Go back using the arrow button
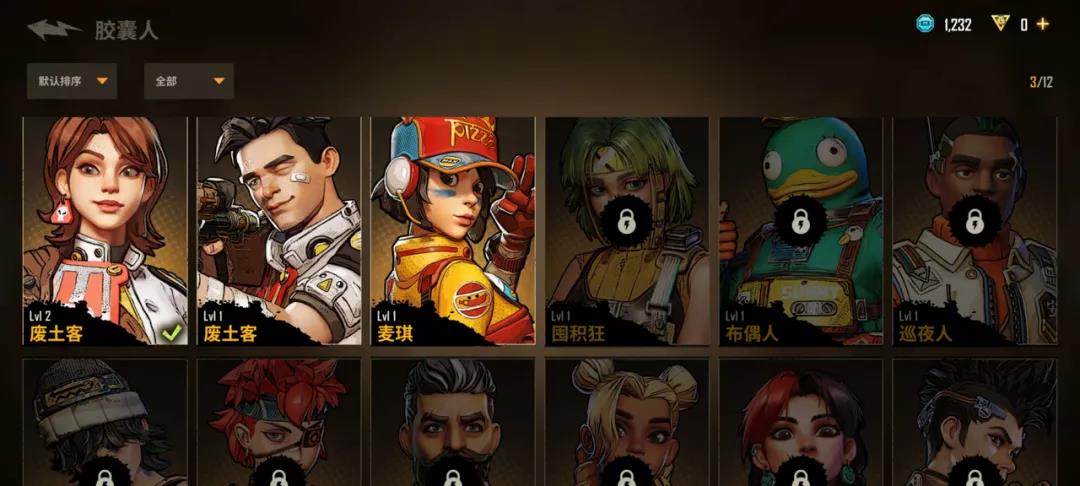 tap(54, 29)
